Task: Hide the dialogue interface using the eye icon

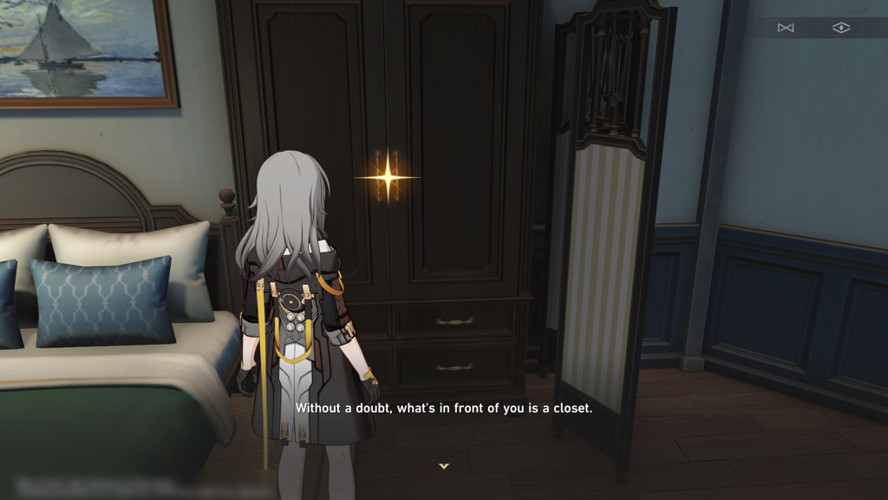Action: [x=841, y=28]
